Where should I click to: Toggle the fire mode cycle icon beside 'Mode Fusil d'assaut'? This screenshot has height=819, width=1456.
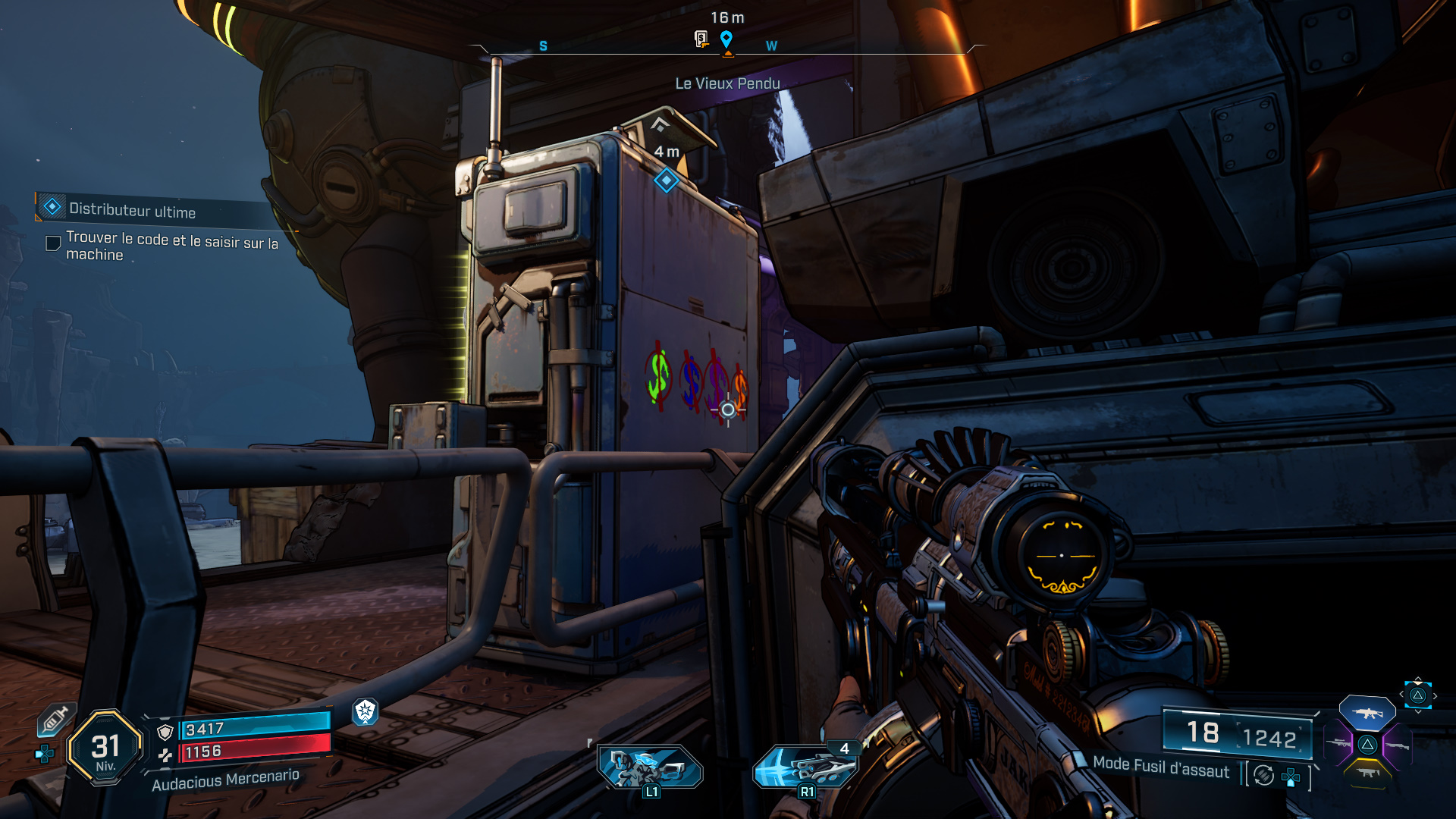pyautogui.click(x=1263, y=775)
